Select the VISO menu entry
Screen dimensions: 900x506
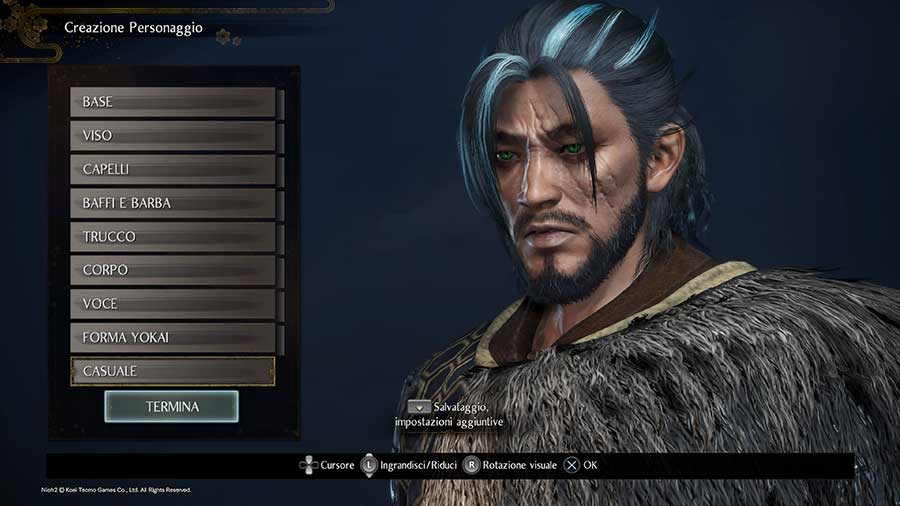pos(172,136)
